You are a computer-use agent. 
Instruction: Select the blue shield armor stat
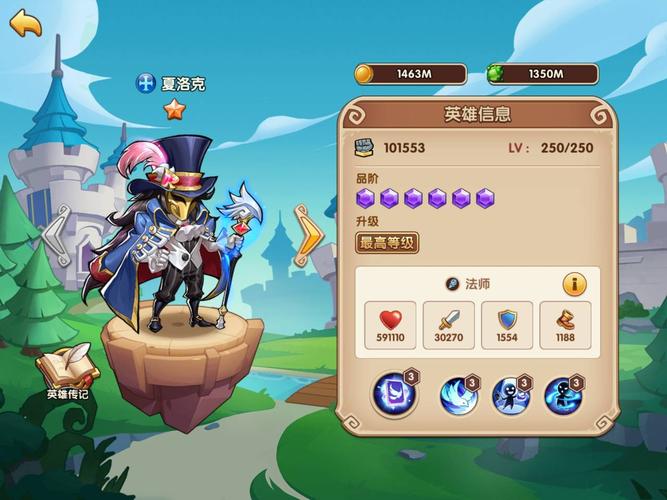[x=507, y=326]
